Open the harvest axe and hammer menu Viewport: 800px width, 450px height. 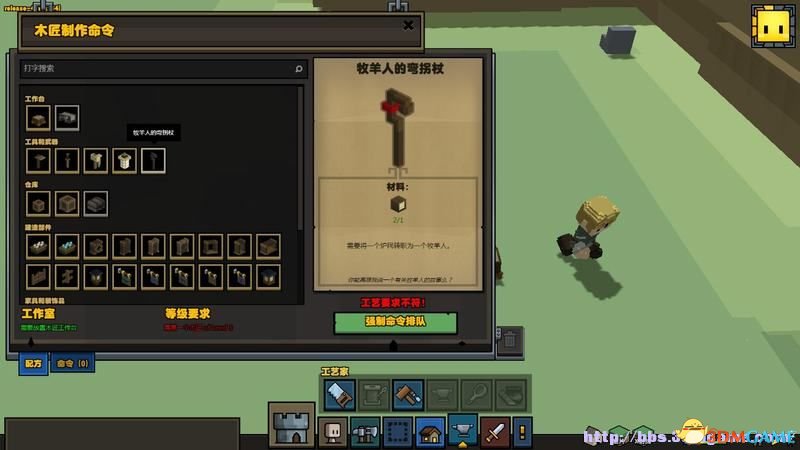[x=365, y=431]
